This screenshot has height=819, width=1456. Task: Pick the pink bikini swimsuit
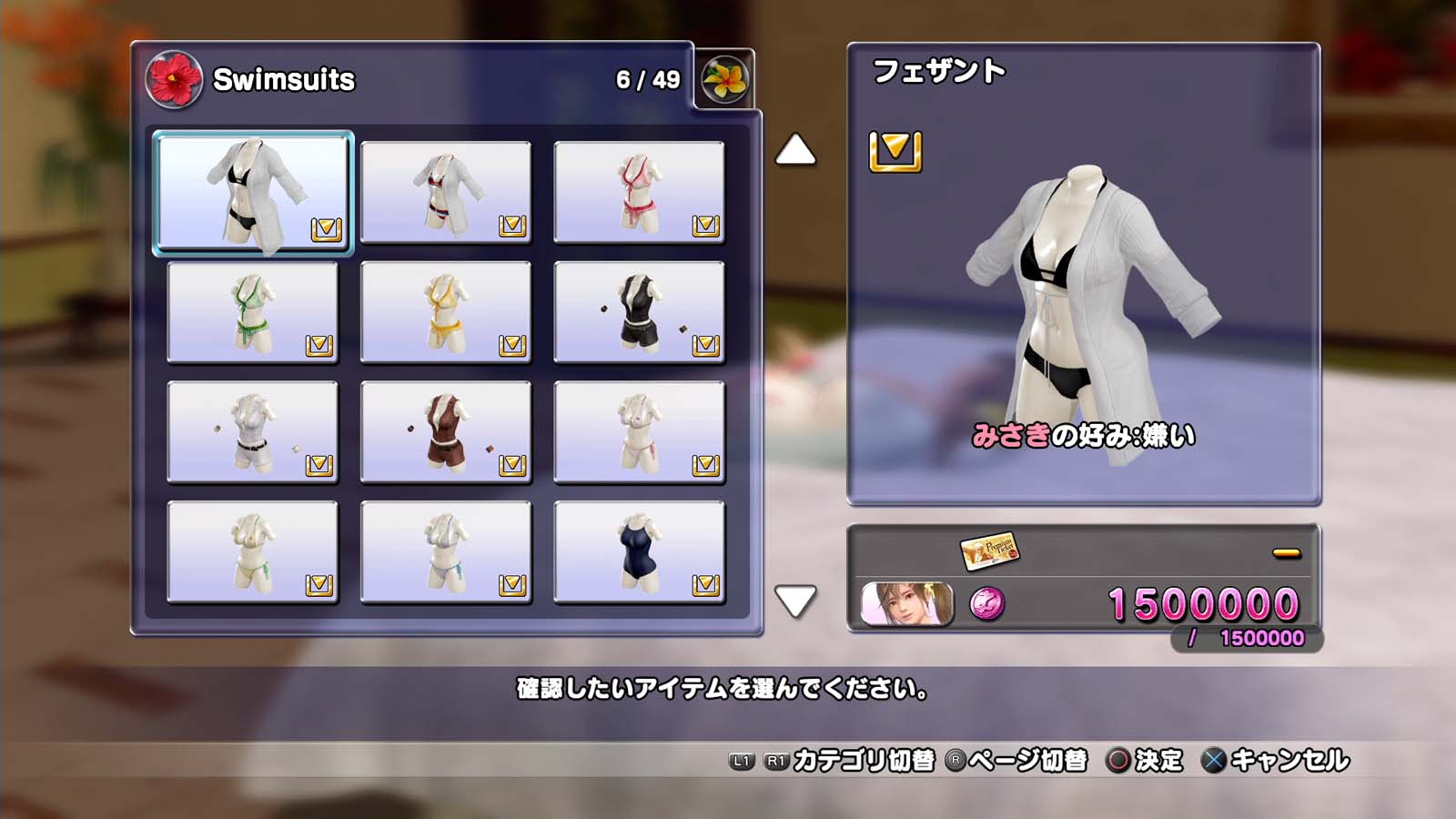639,192
